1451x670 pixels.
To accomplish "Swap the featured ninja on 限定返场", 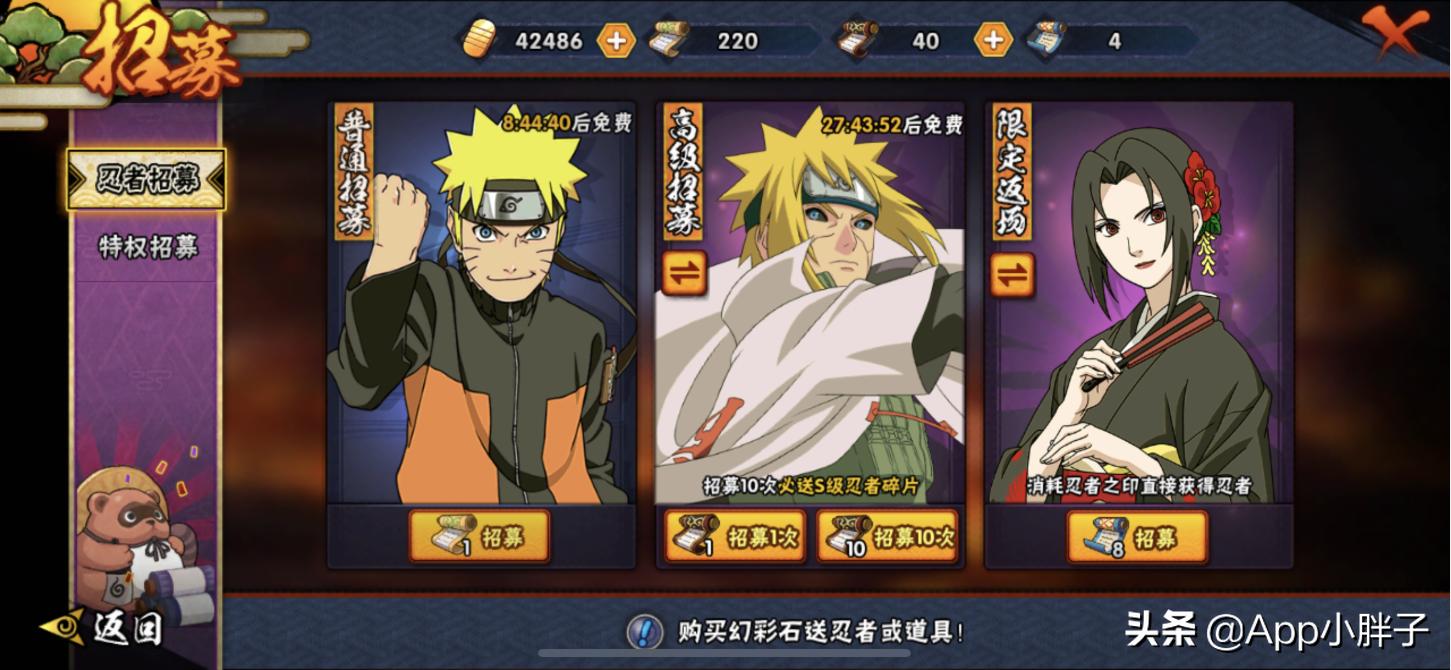I will click(1012, 273).
